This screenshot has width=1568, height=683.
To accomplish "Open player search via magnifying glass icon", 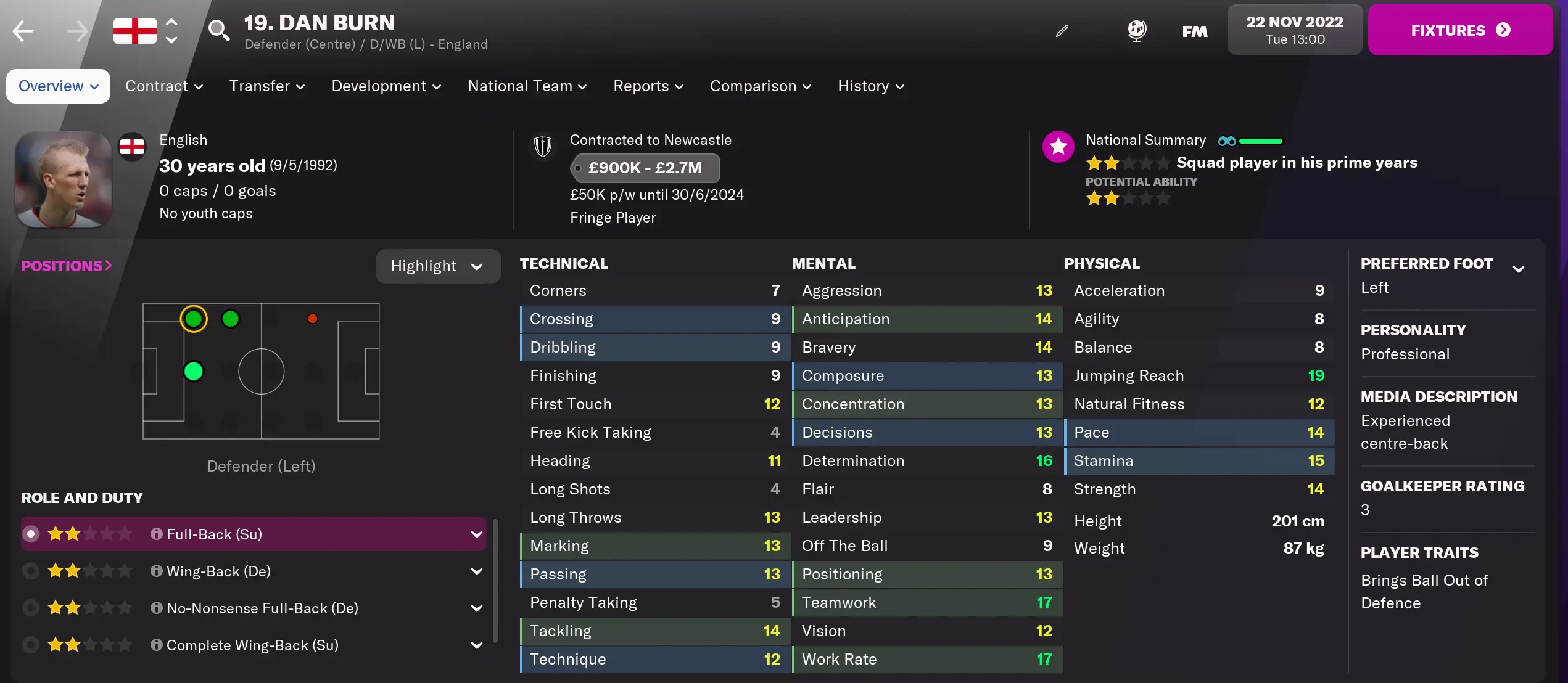I will click(x=220, y=30).
